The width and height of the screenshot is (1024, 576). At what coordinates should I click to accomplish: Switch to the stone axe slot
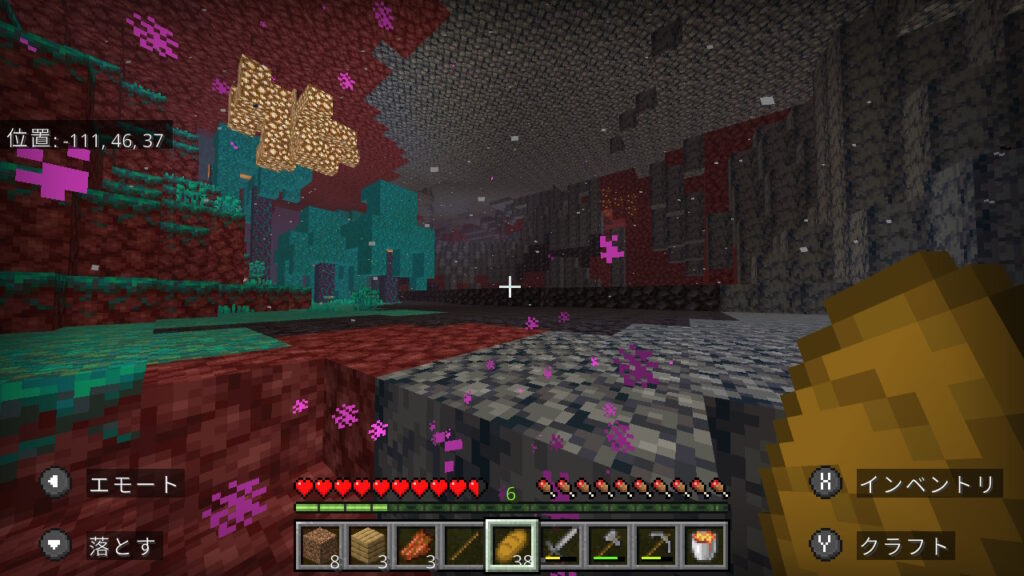point(607,546)
